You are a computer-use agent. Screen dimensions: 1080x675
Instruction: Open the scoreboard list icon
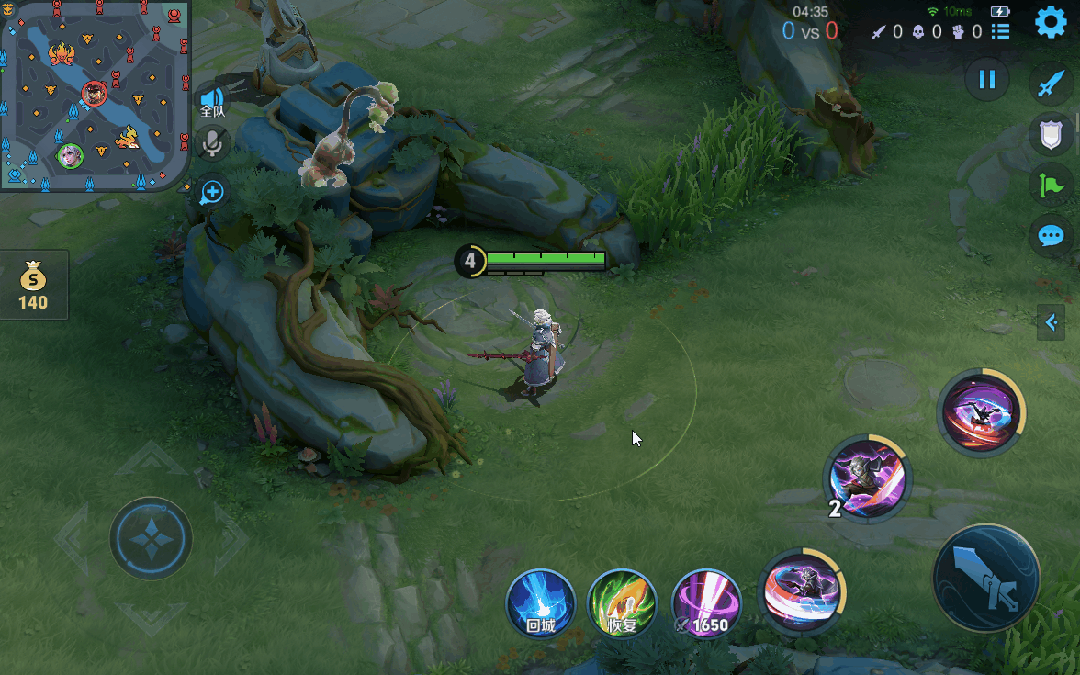click(1000, 32)
